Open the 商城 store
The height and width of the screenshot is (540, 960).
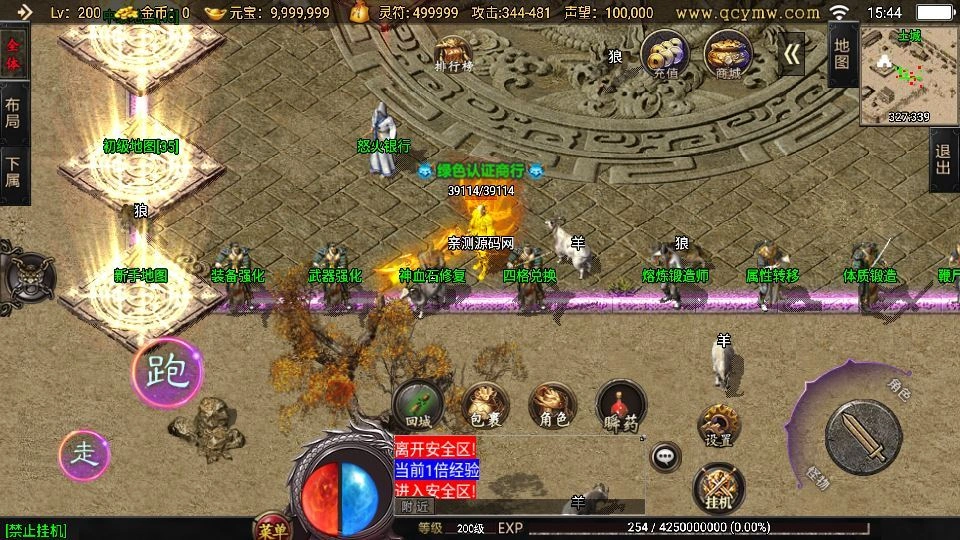(729, 53)
